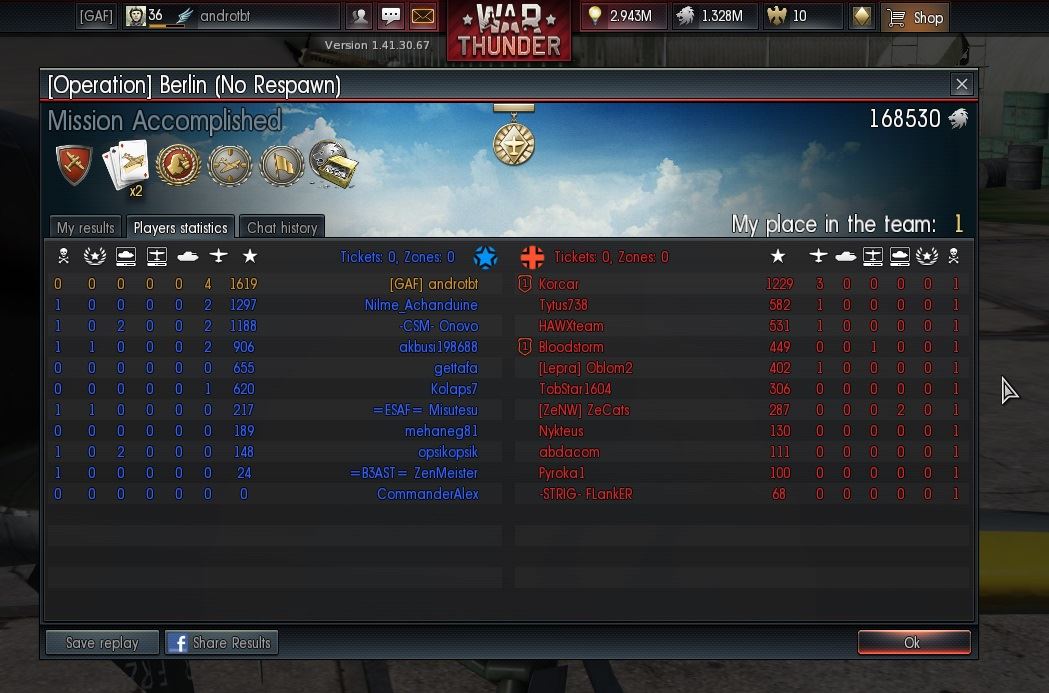The image size is (1049, 693).
Task: Open the Shop
Action: 915,17
